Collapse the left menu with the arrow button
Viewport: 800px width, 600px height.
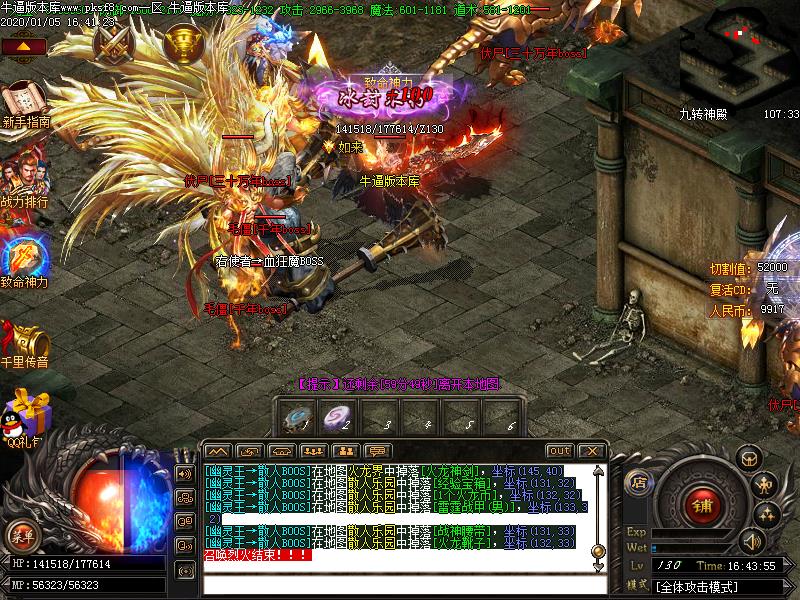tap(27, 46)
